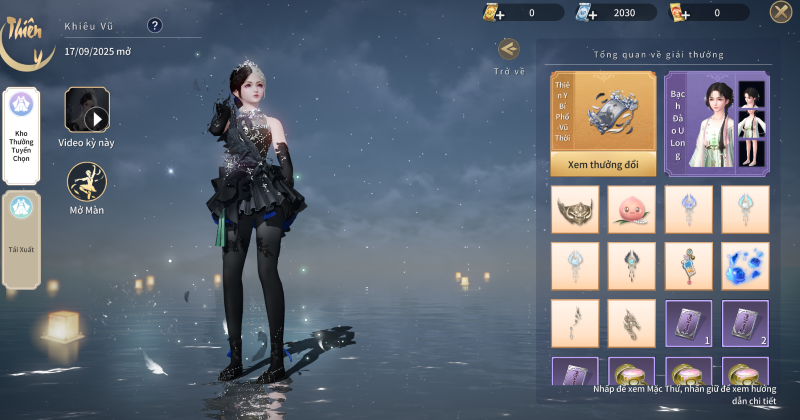Select the pink peach reward slot
Screen dimensions: 800x420
[x=632, y=209]
